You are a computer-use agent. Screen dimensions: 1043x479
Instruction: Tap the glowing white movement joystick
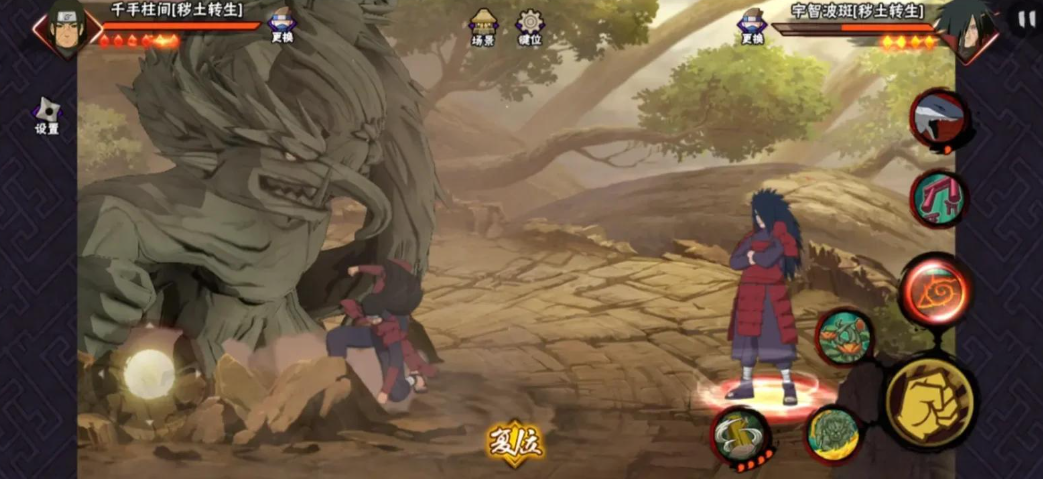pos(149,373)
